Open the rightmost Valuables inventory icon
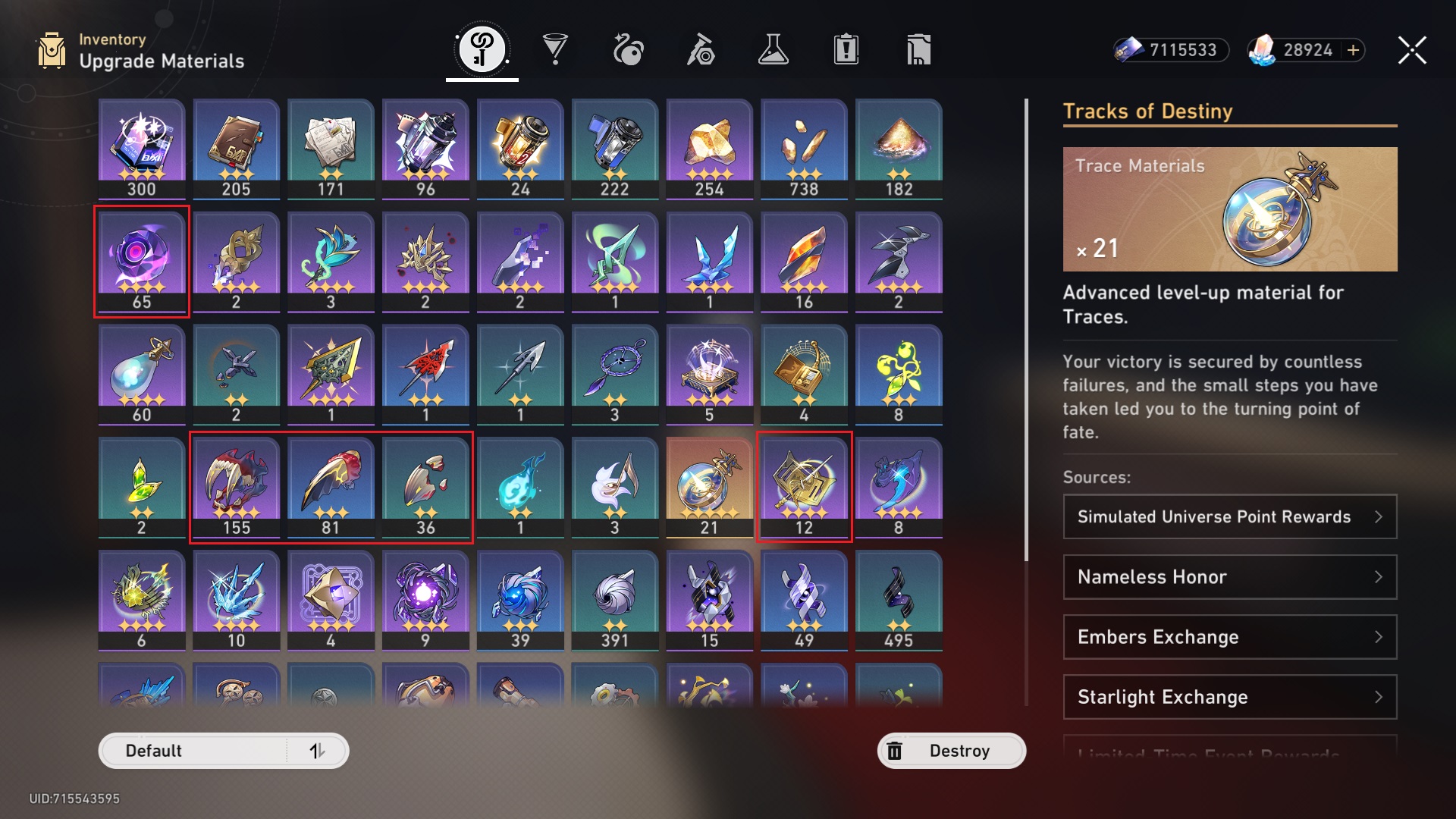The height and width of the screenshot is (819, 1456). [x=918, y=49]
